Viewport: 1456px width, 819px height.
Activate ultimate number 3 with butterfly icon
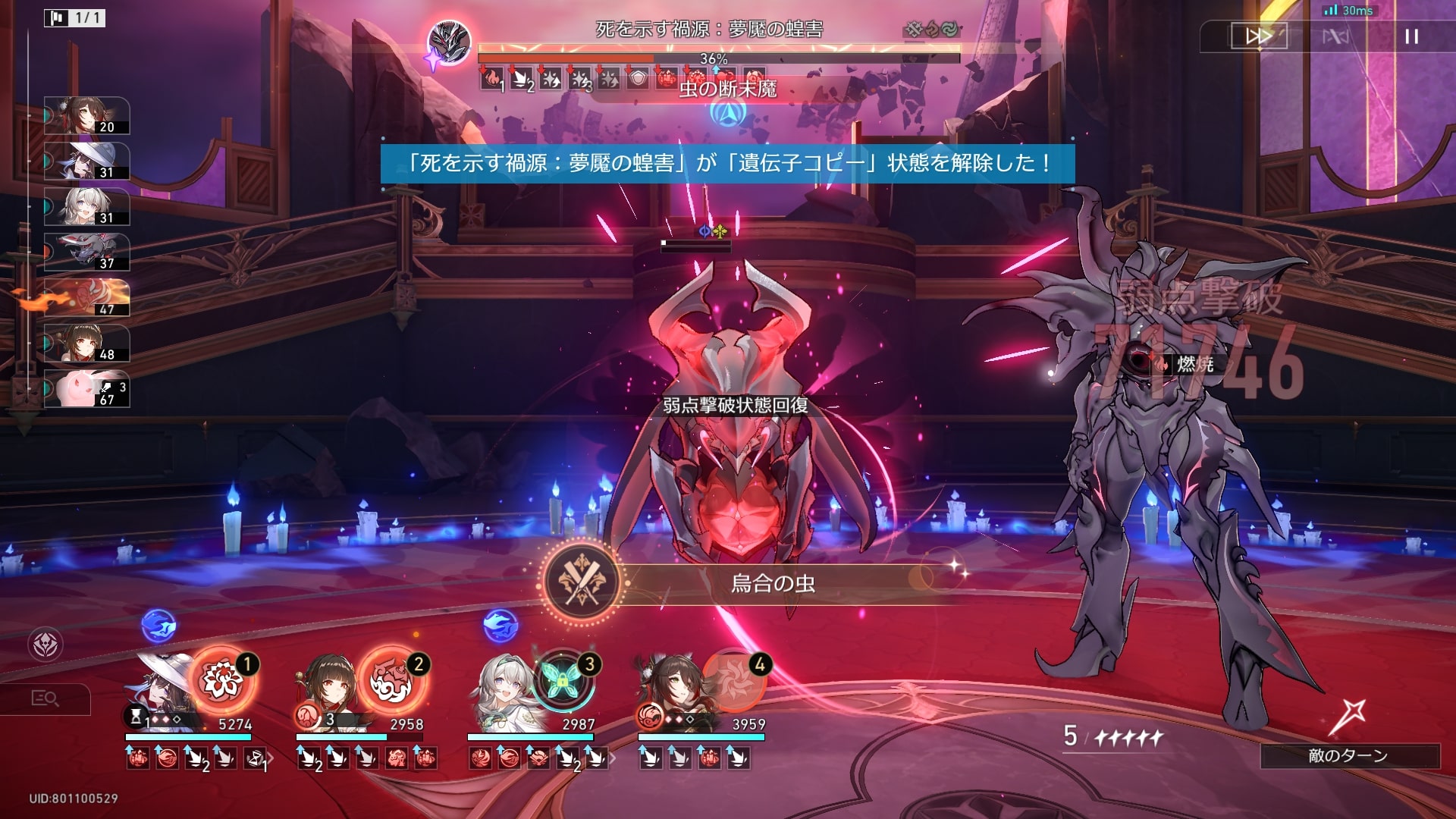click(x=563, y=680)
